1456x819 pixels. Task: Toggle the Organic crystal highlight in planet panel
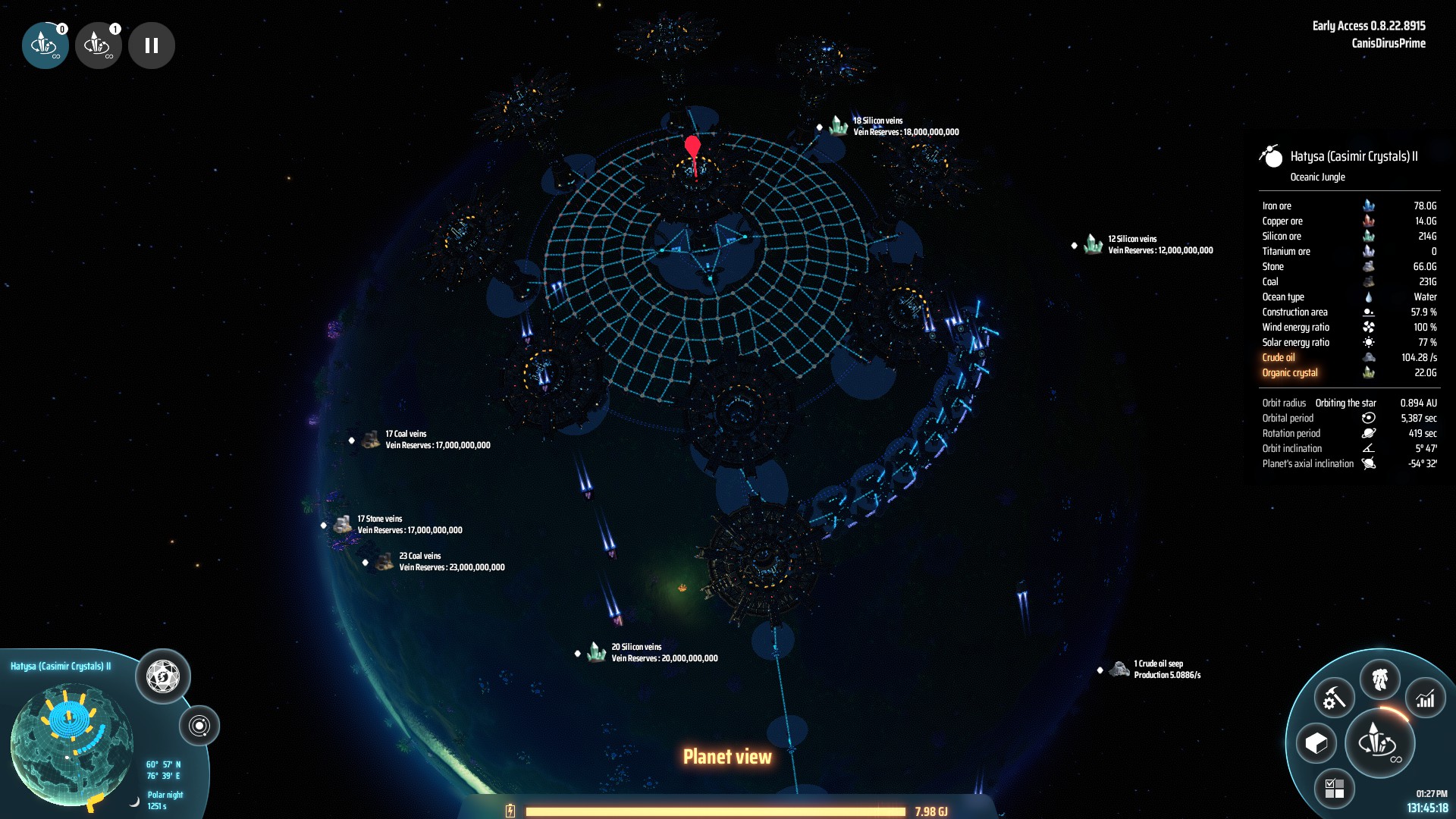(x=1289, y=372)
